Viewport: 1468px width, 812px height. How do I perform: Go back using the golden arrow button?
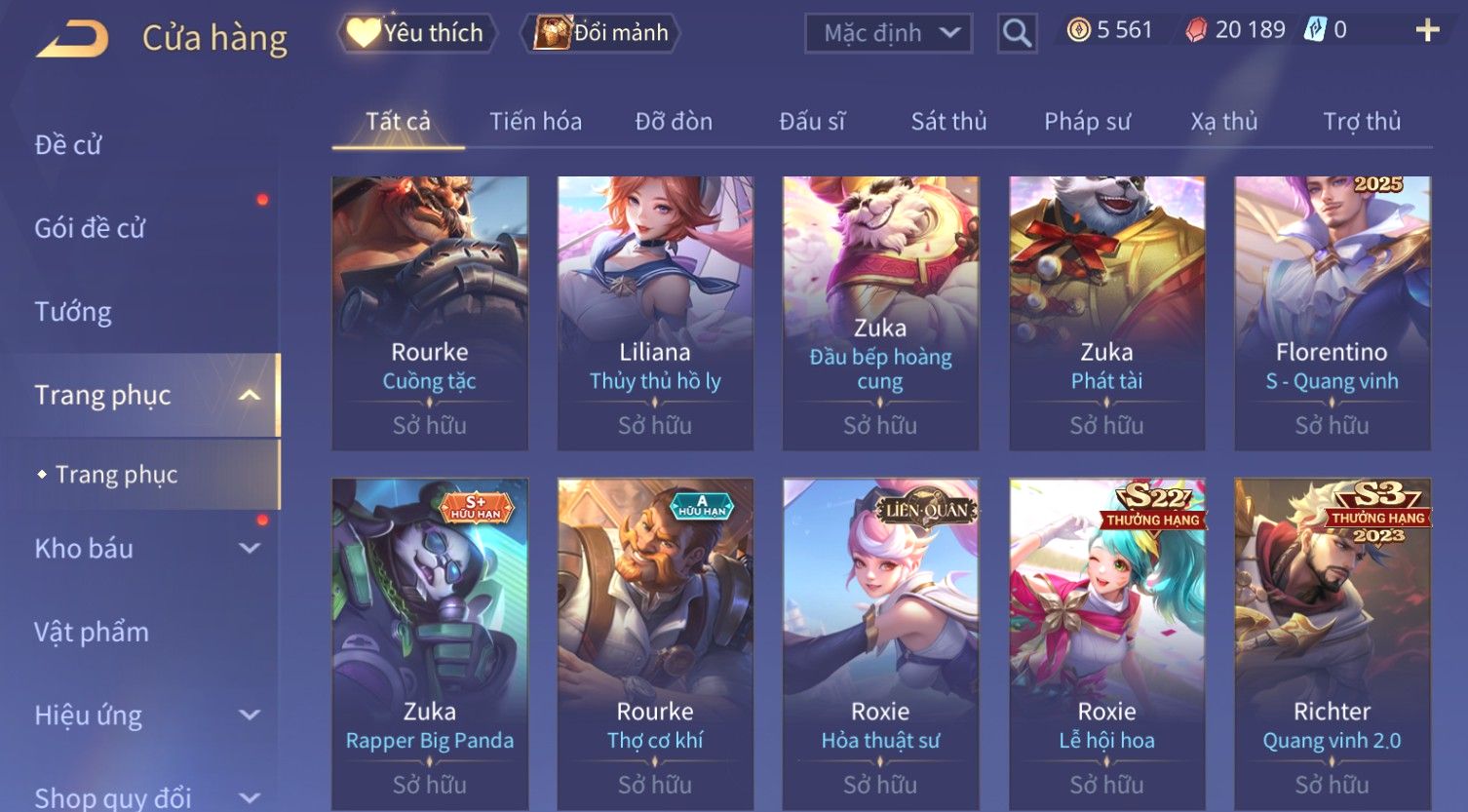click(x=72, y=39)
